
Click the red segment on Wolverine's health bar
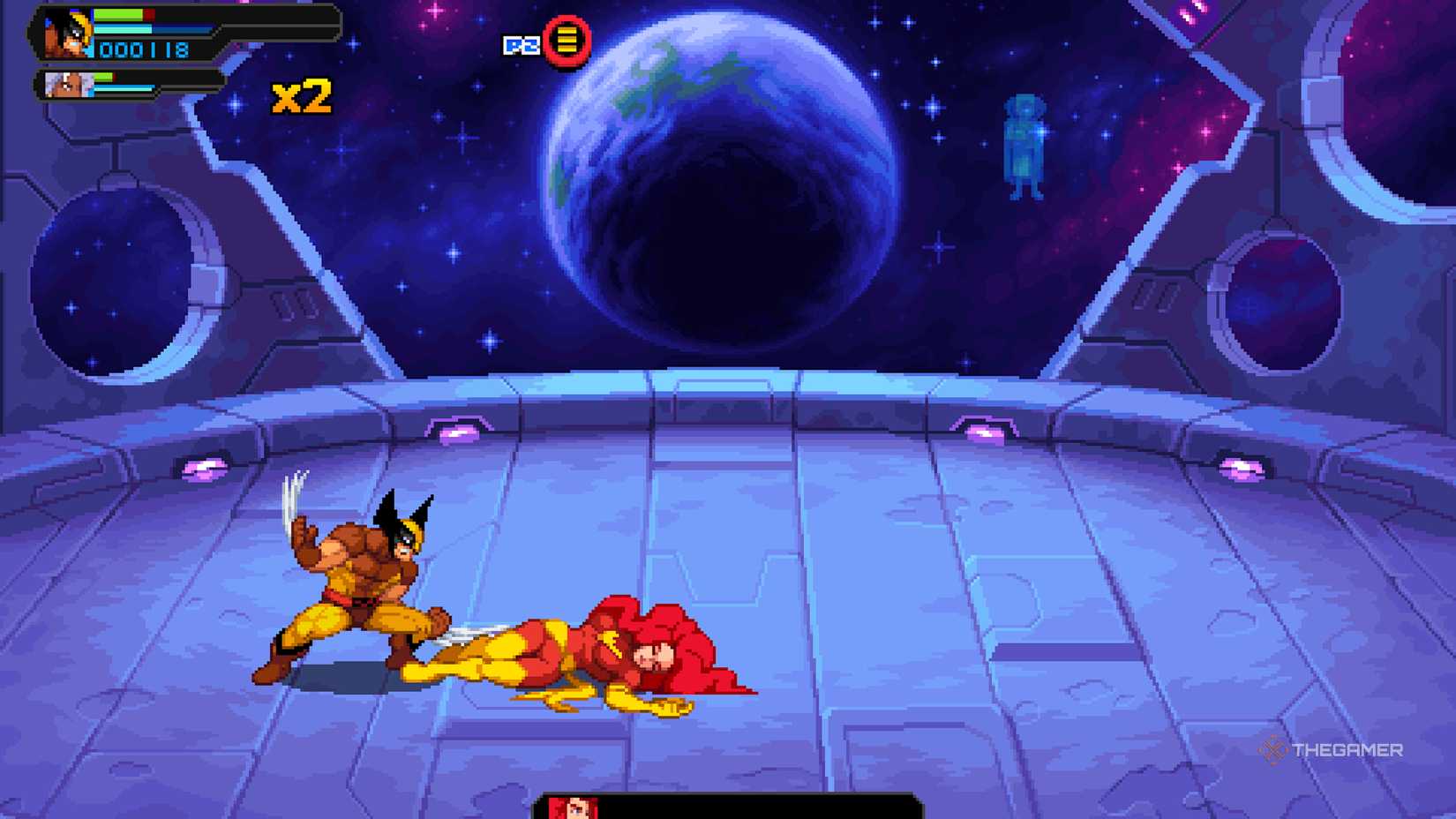tap(150, 16)
